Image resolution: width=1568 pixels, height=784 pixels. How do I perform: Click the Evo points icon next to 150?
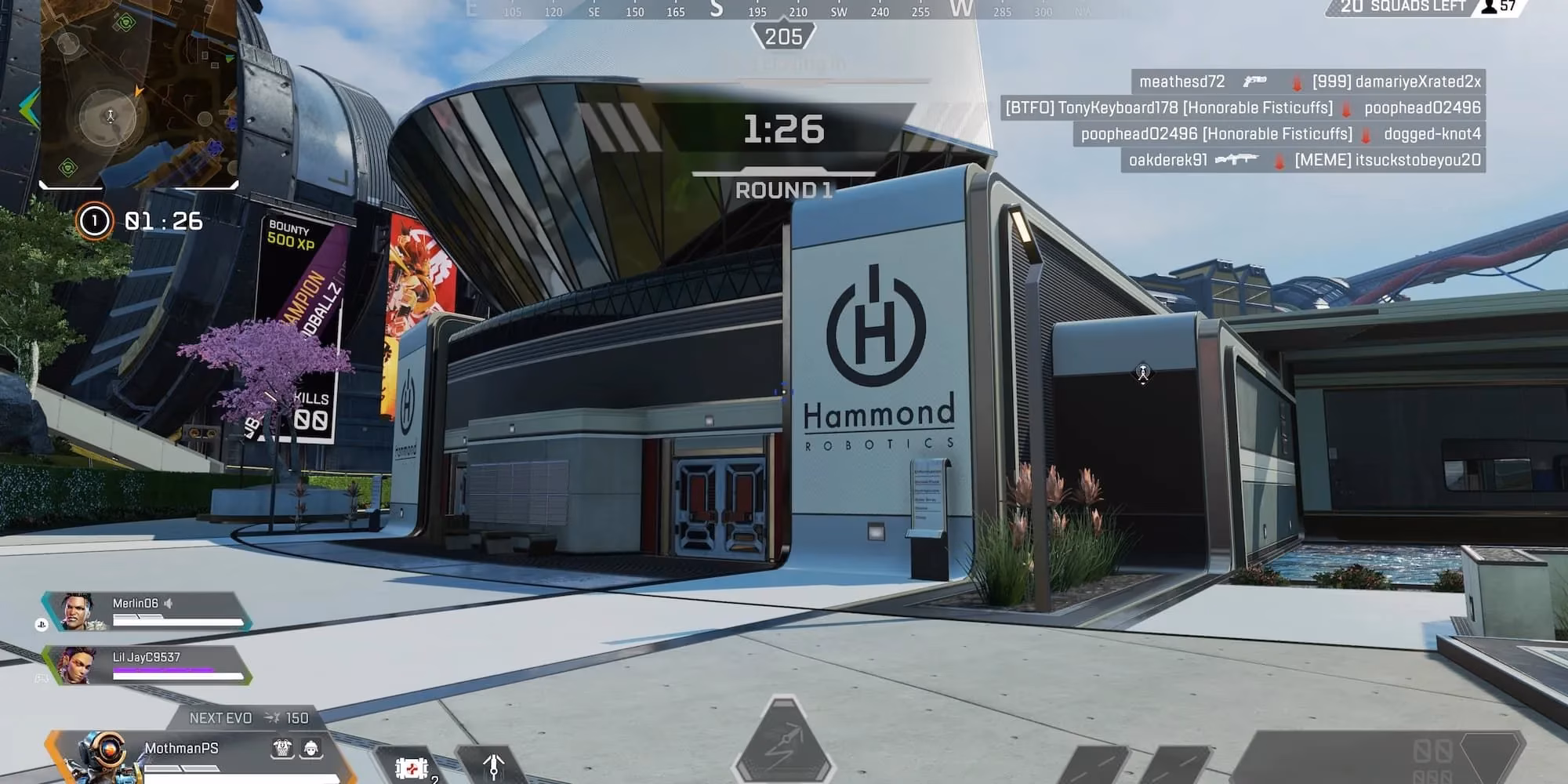pyautogui.click(x=273, y=717)
